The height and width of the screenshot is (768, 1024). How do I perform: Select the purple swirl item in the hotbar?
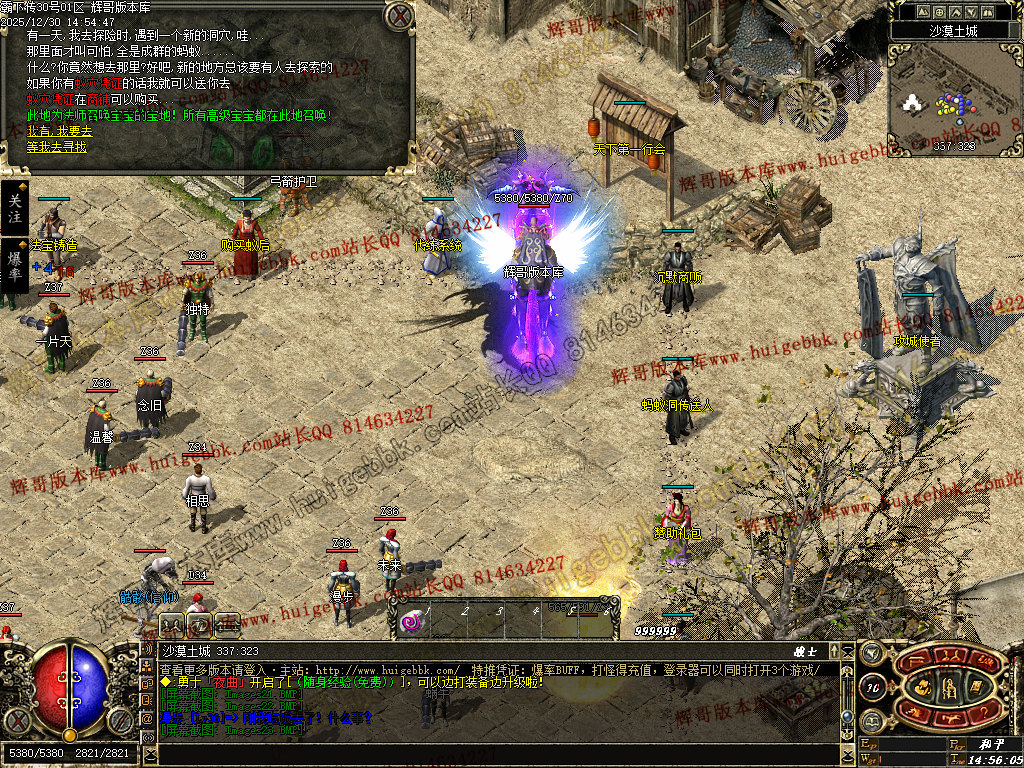coord(411,623)
